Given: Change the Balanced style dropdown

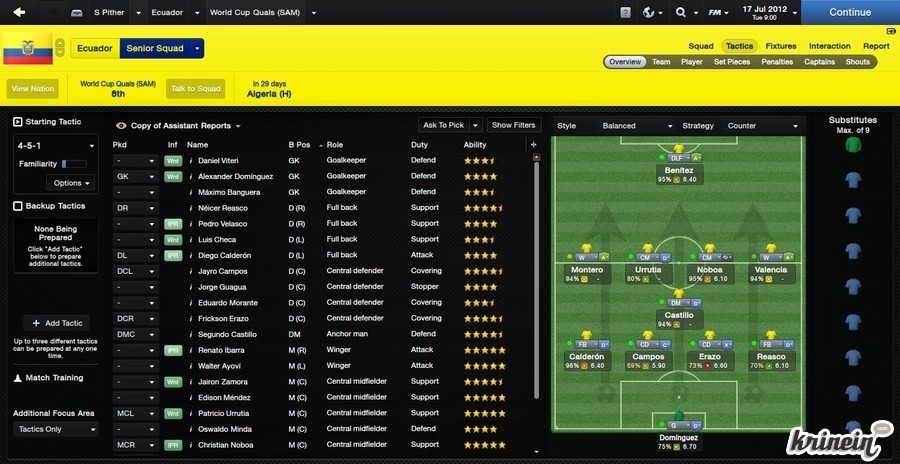Looking at the screenshot, I should coord(637,126).
